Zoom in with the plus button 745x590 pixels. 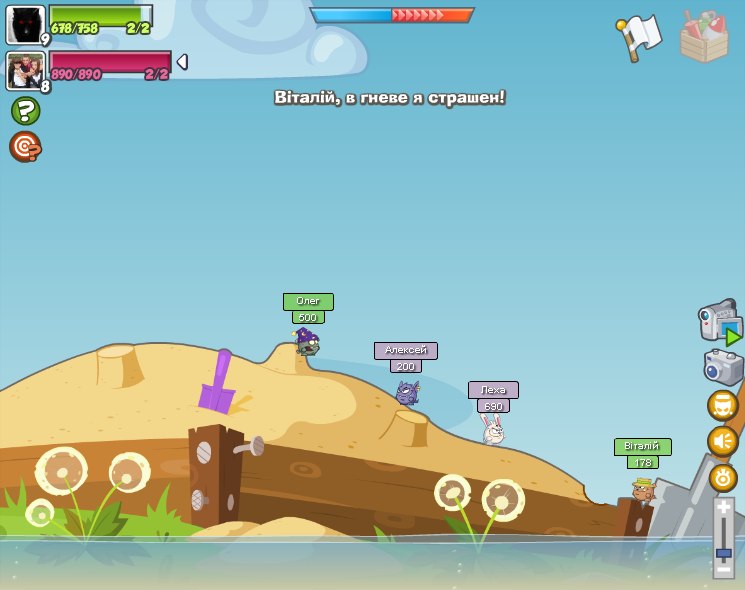pos(723,508)
